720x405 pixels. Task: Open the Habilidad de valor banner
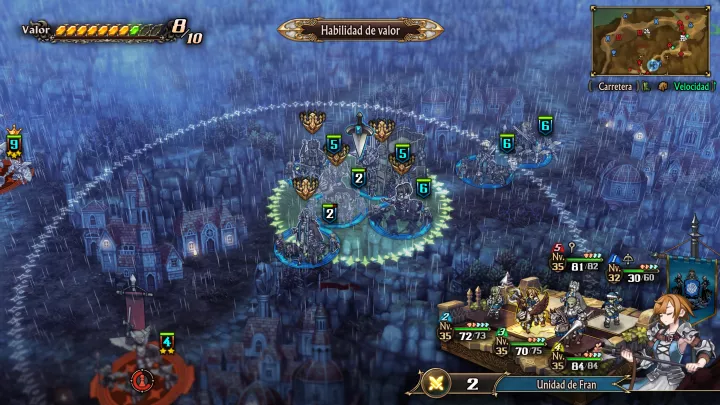[x=360, y=30]
